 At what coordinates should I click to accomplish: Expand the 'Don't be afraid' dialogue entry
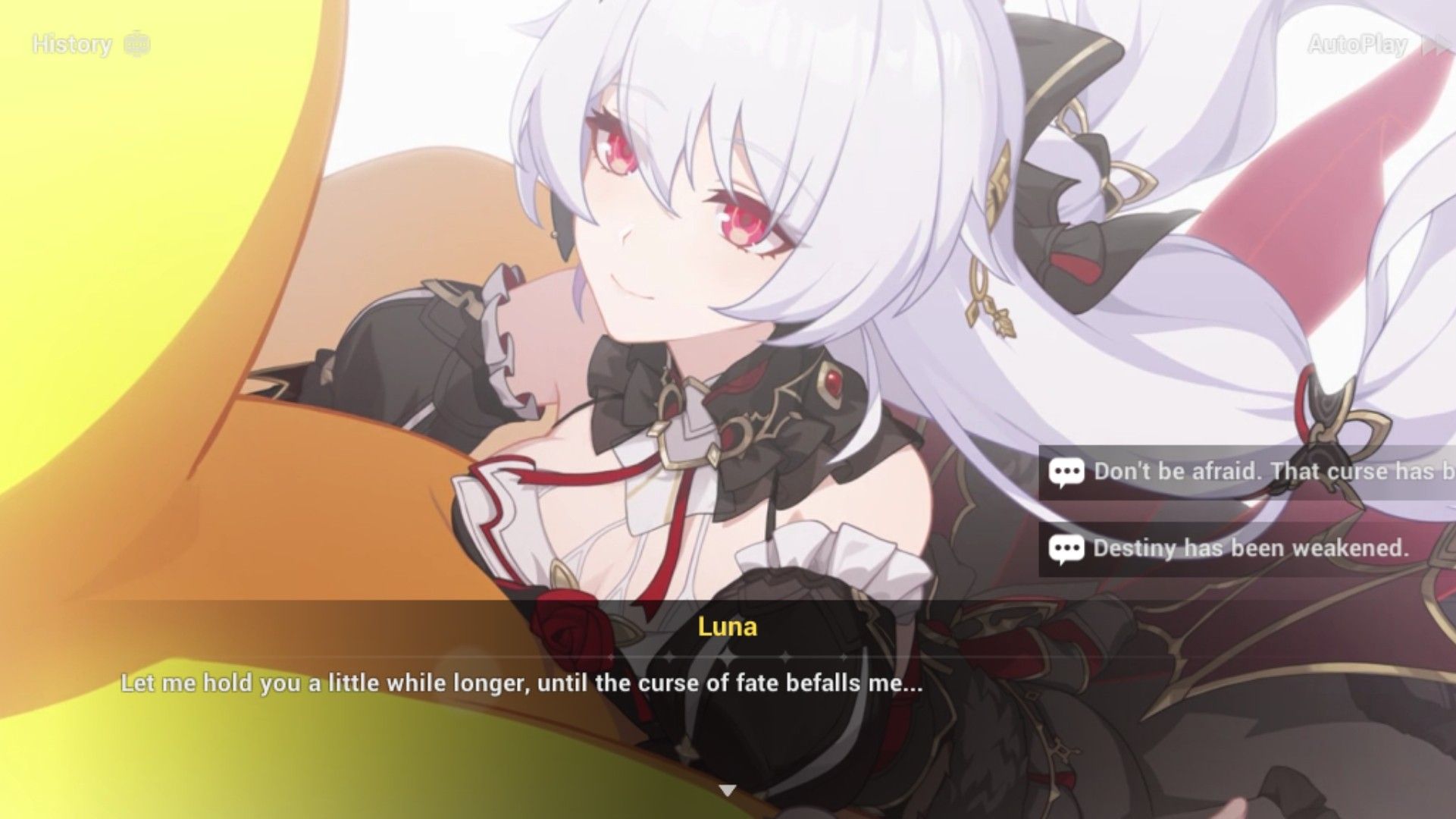pos(1251,471)
